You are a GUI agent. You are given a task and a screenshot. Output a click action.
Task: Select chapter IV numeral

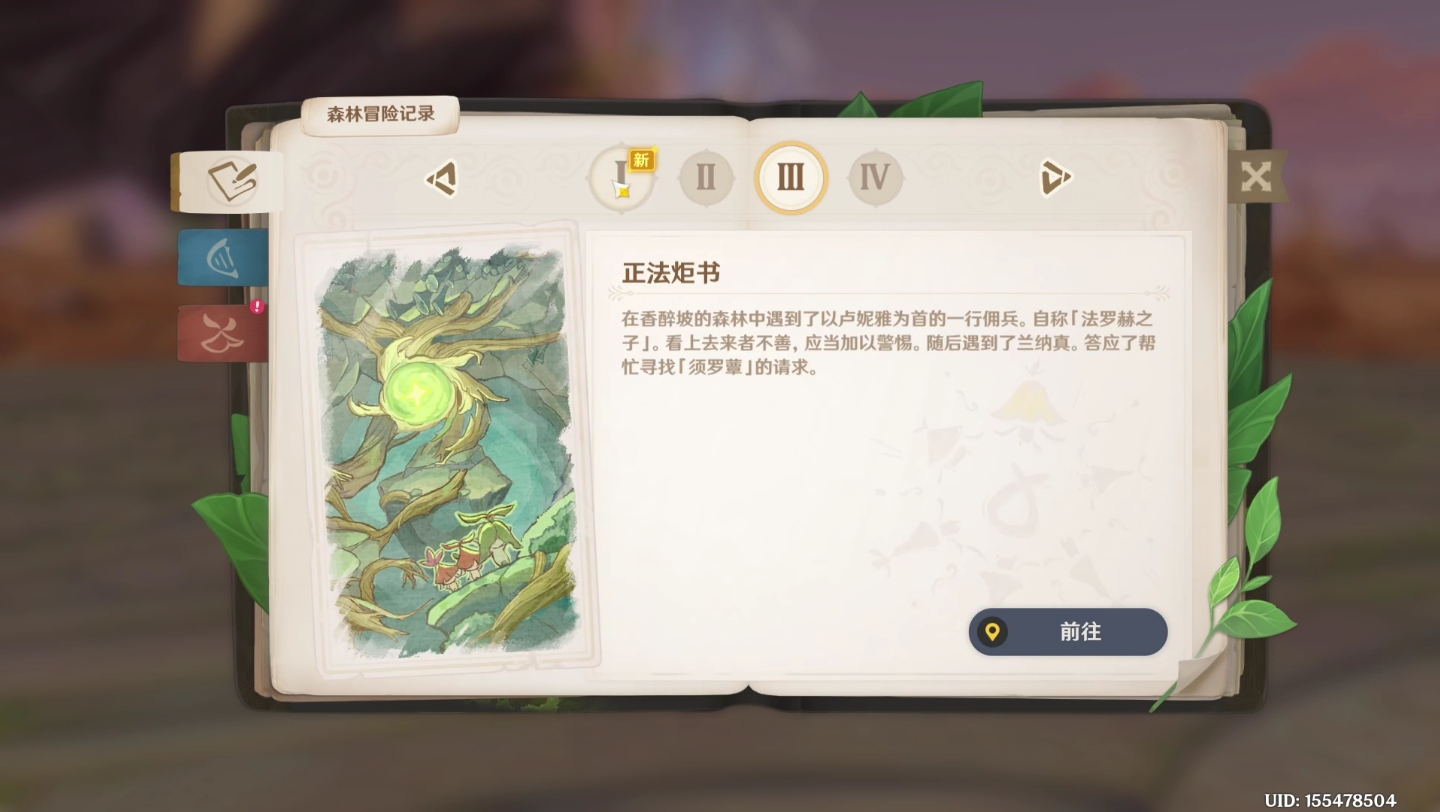(876, 178)
